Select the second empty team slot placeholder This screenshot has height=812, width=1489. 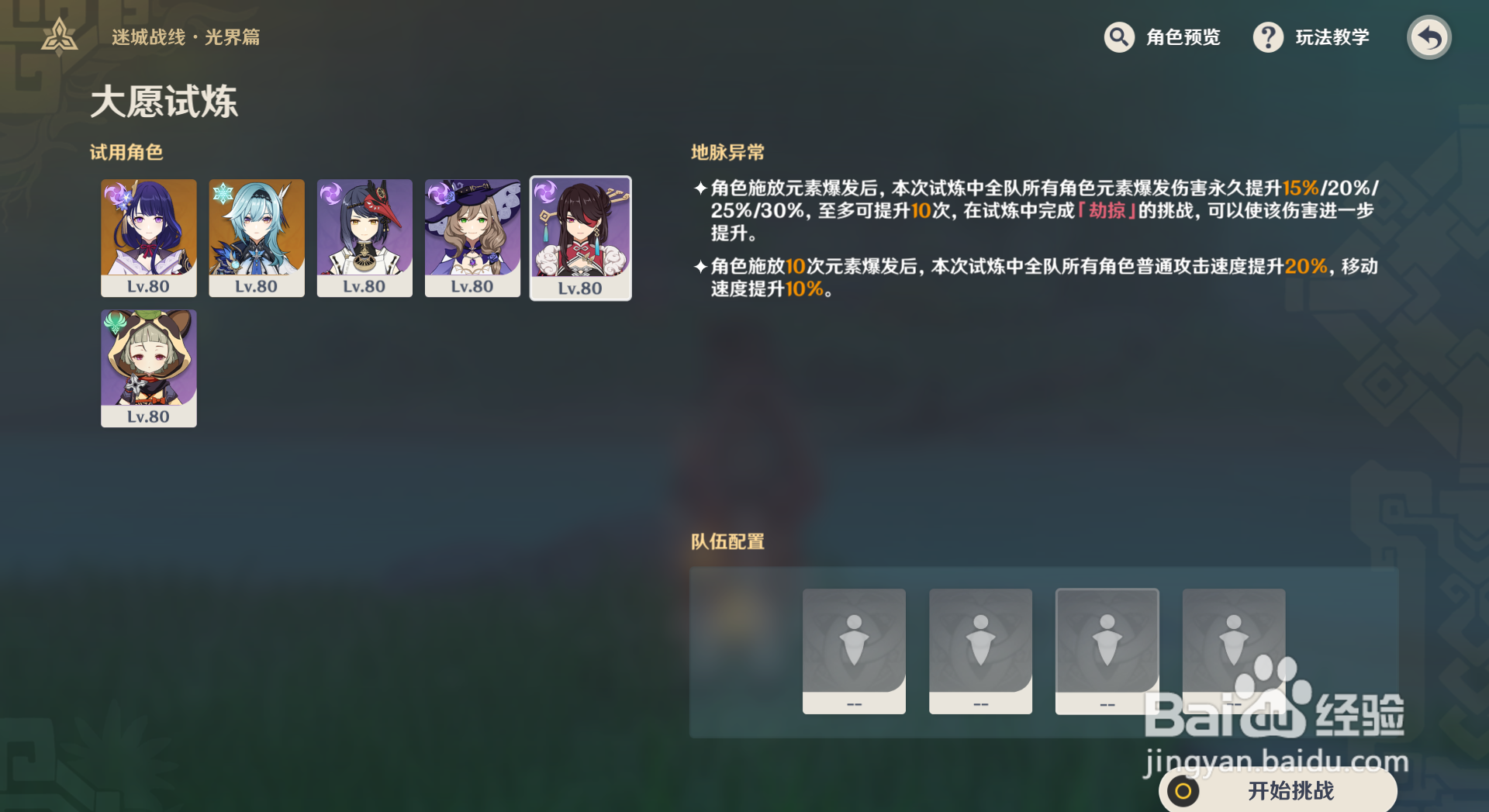tap(980, 651)
